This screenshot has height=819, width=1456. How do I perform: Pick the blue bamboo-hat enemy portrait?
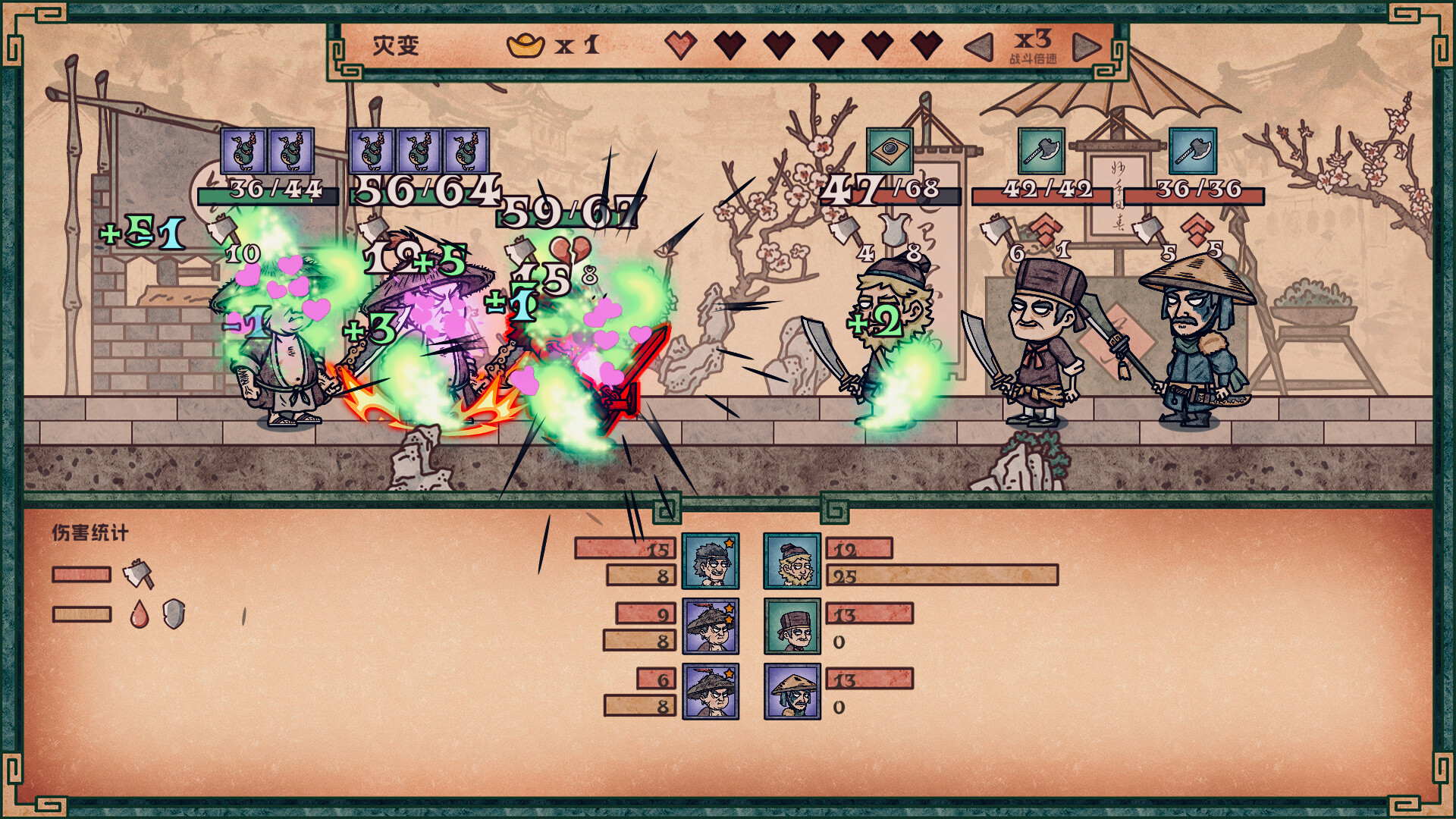pyautogui.click(x=792, y=692)
